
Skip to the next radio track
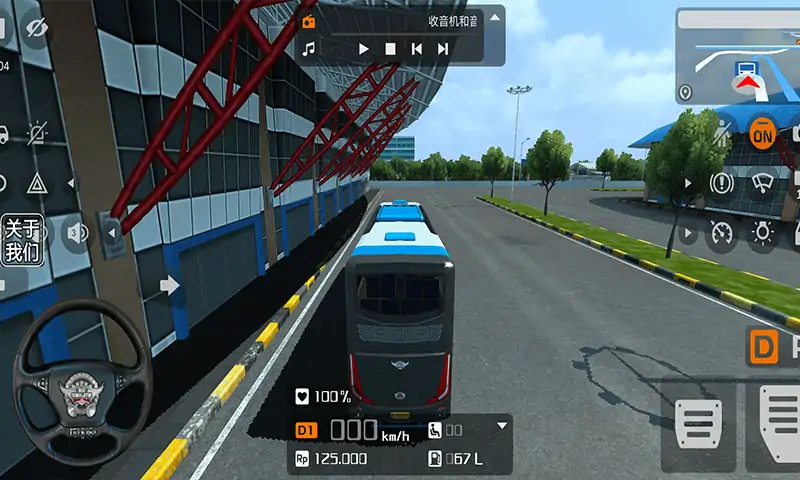[x=443, y=48]
